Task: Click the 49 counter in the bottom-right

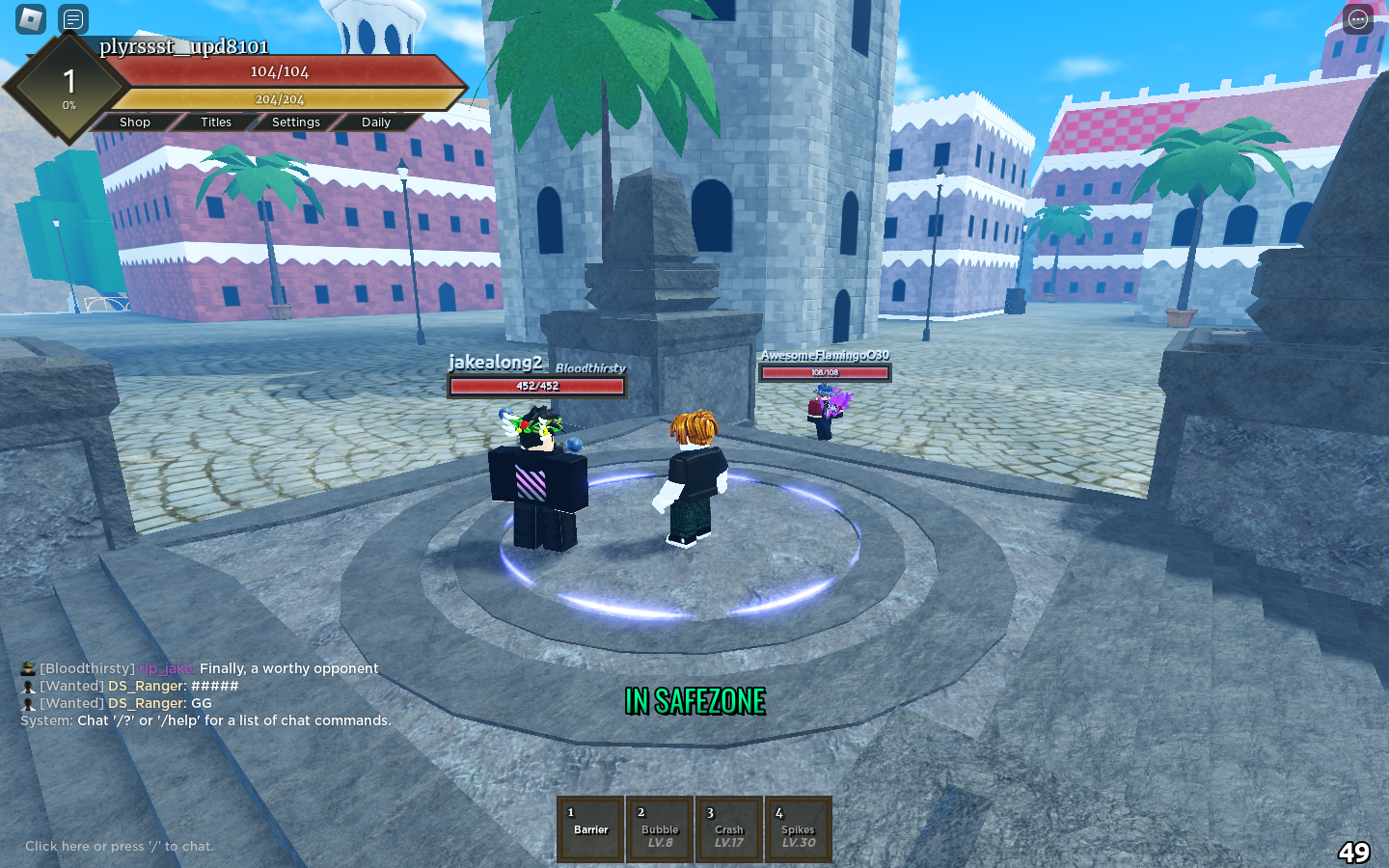Action: [1356, 851]
